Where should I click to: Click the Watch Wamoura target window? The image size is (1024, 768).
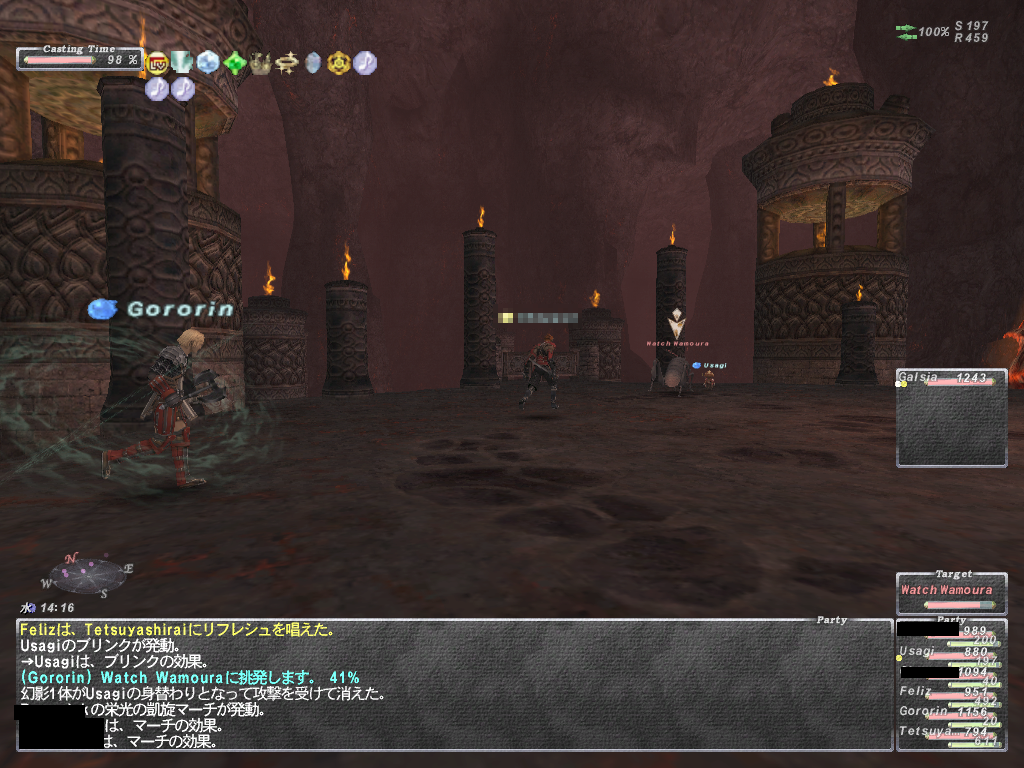point(951,592)
